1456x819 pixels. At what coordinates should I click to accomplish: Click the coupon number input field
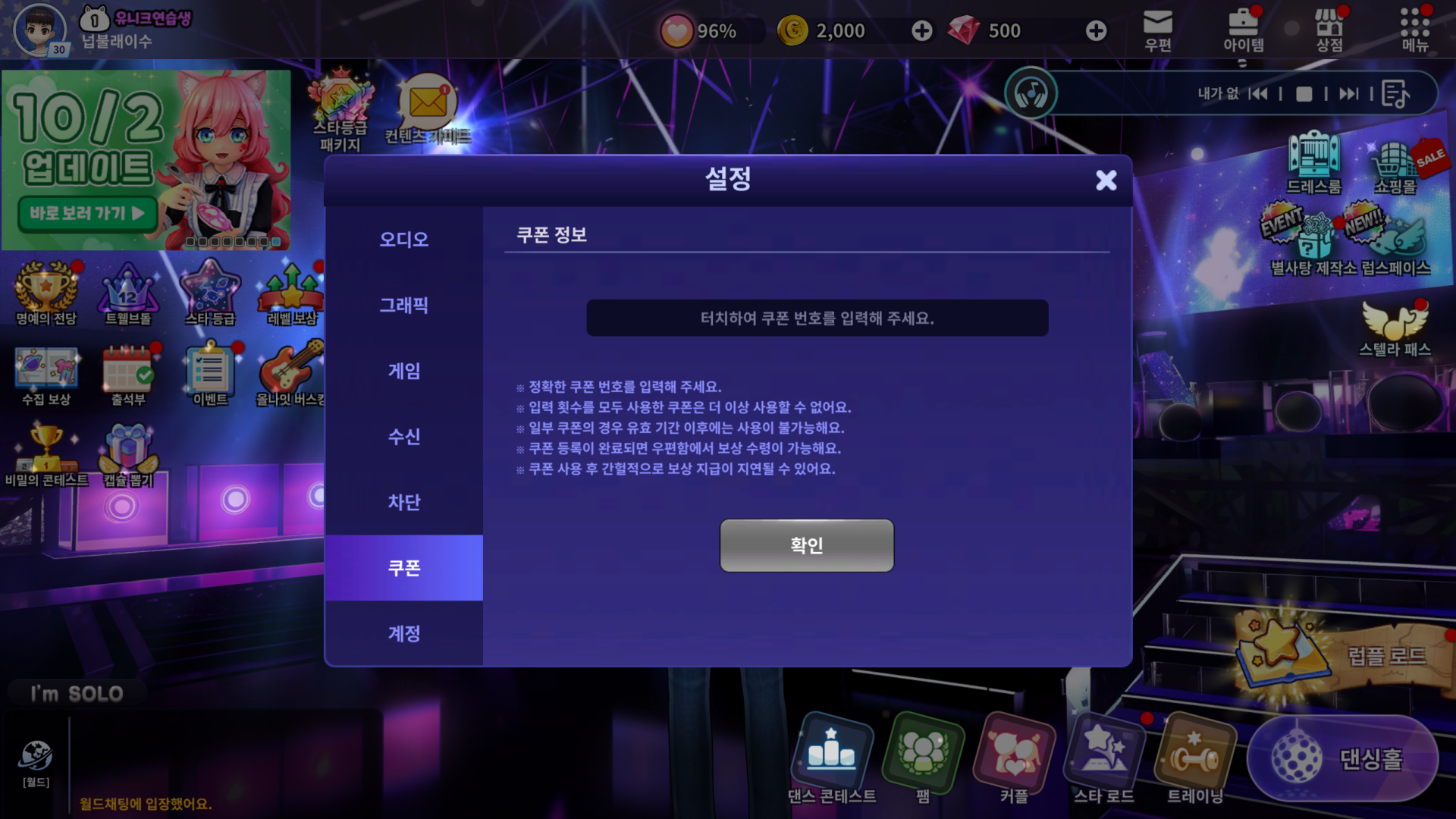(x=817, y=318)
